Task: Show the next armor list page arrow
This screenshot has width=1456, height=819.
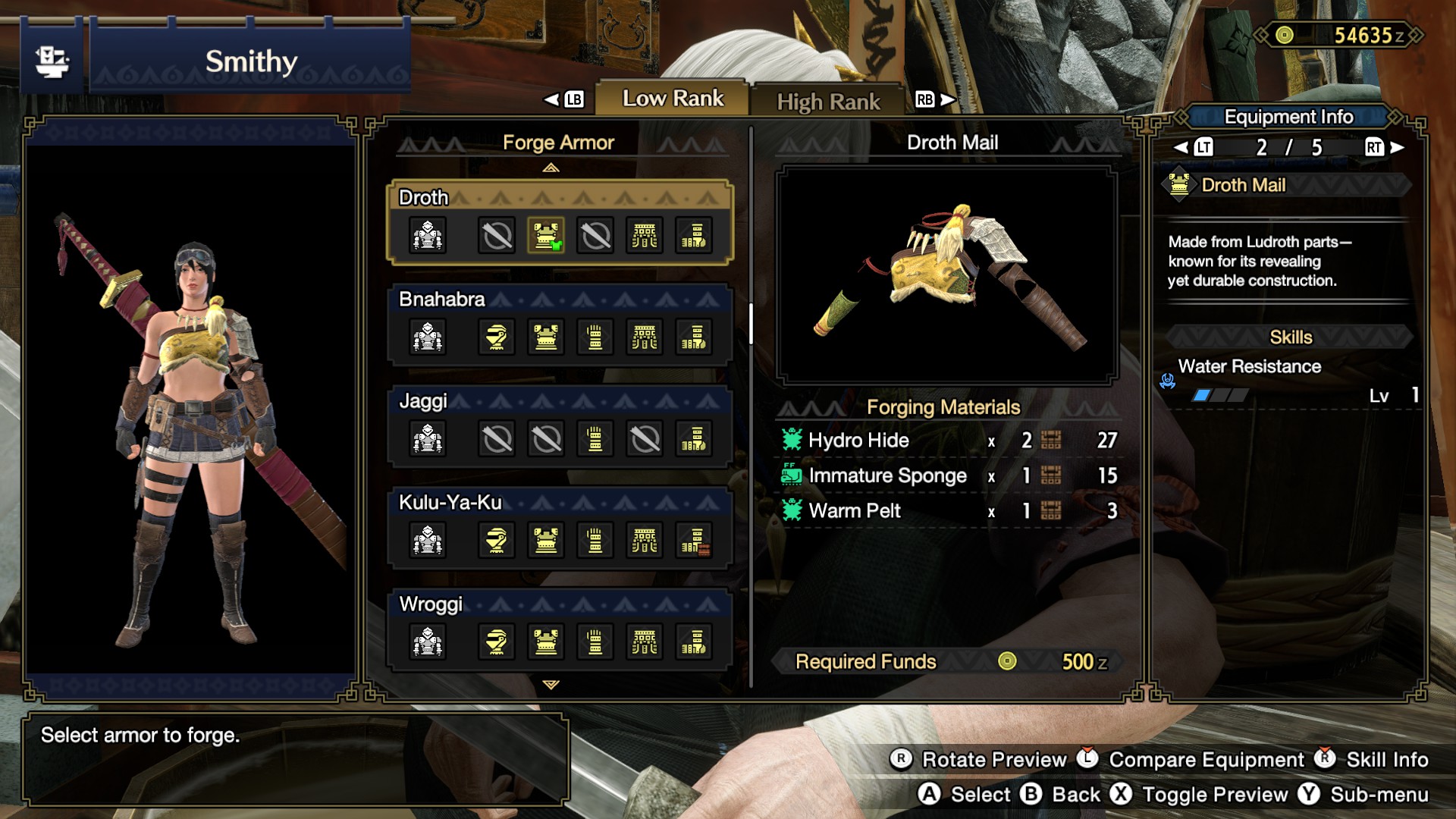Action: [x=551, y=685]
